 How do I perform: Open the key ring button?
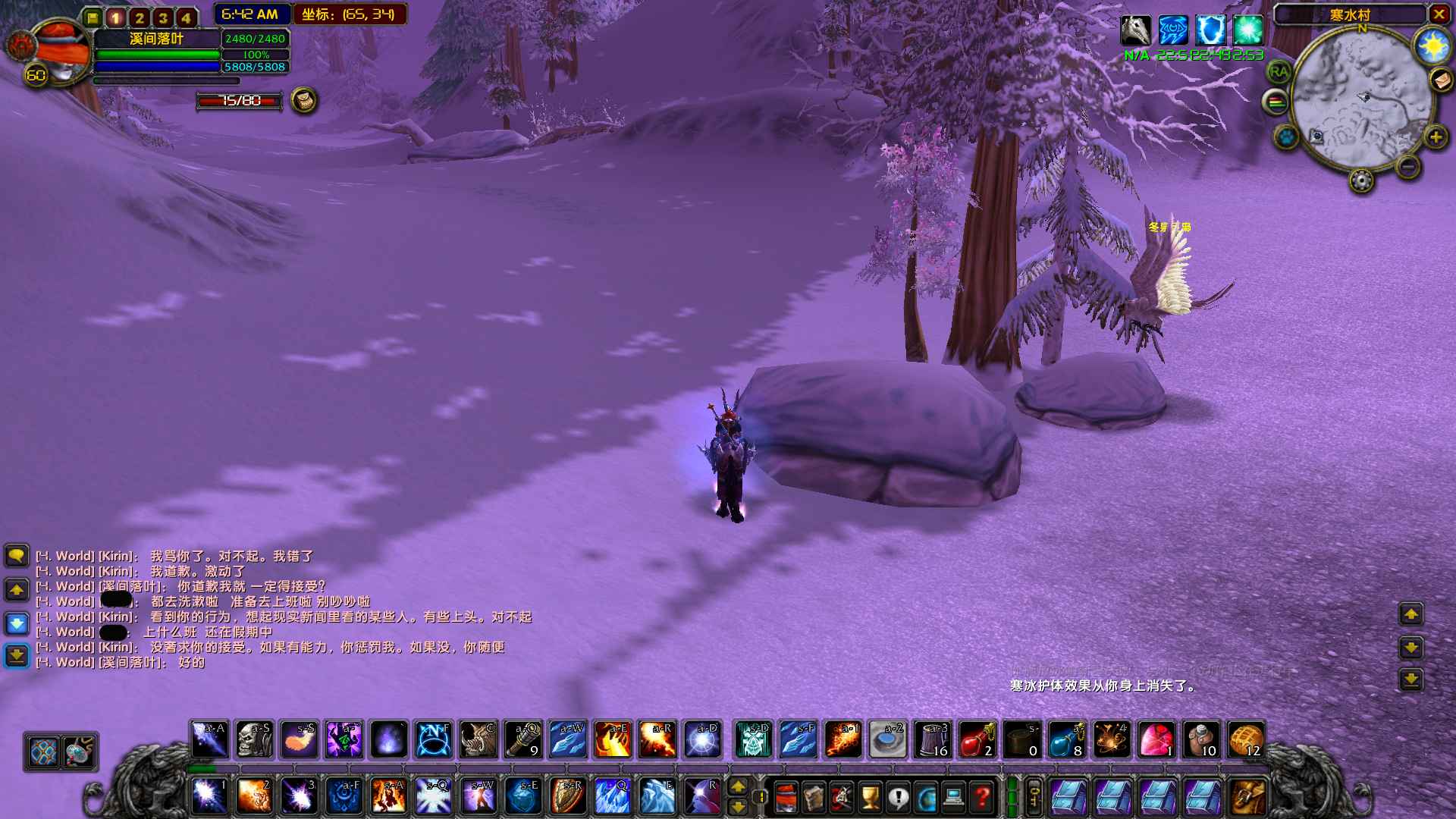pos(1034,797)
